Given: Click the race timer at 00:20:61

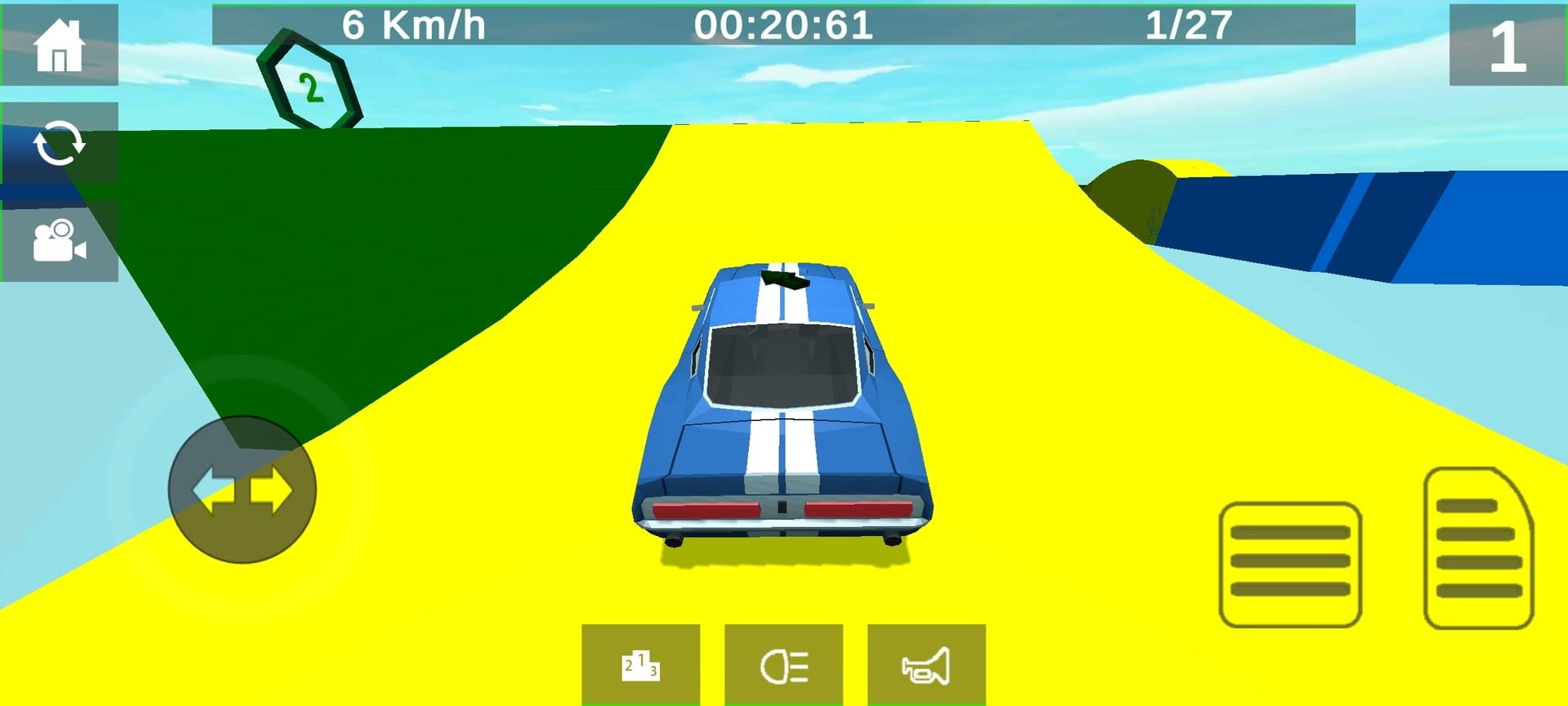Looking at the screenshot, I should (784, 25).
